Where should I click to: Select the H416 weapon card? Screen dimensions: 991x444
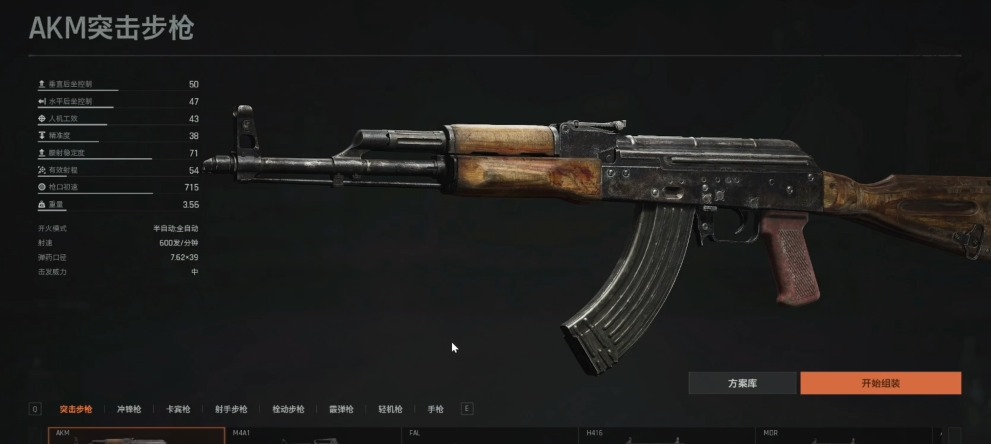(x=665, y=437)
